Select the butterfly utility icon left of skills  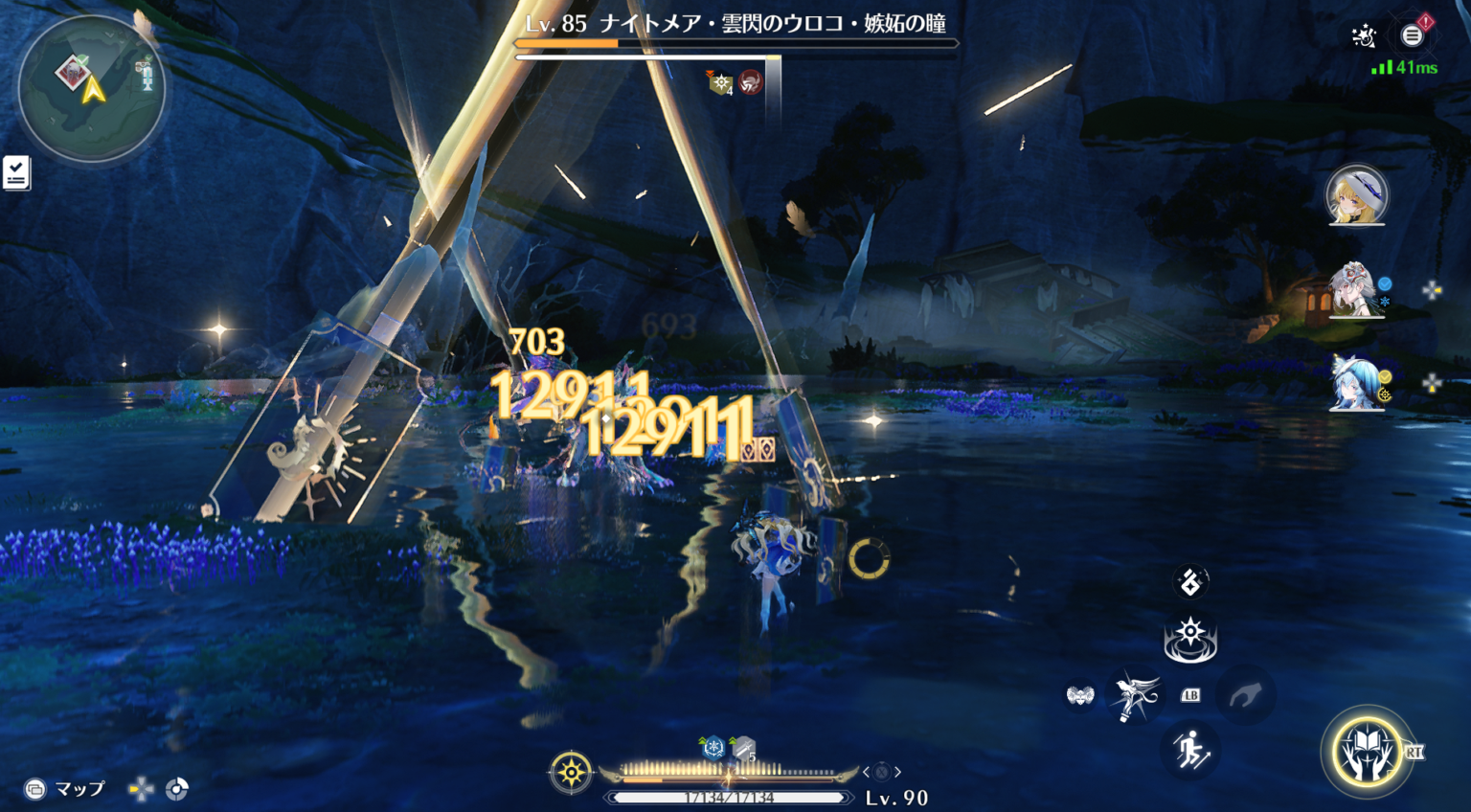click(x=1082, y=693)
